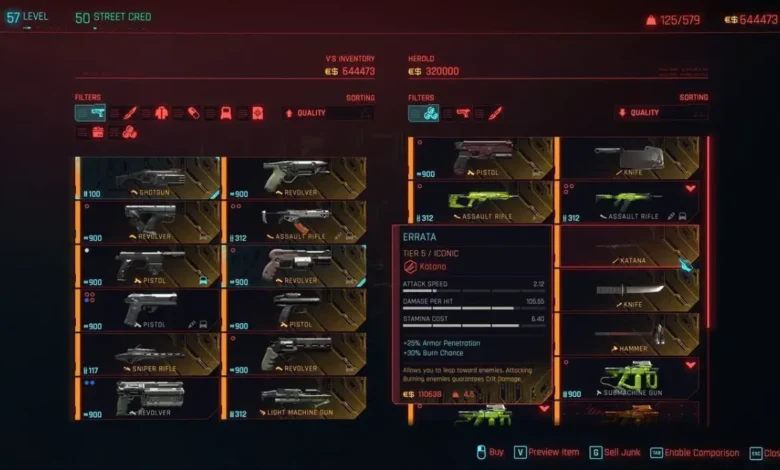Viewport: 780px width, 470px height.
Task: Choose the Errata katana from Herold's stock
Action: [630, 246]
